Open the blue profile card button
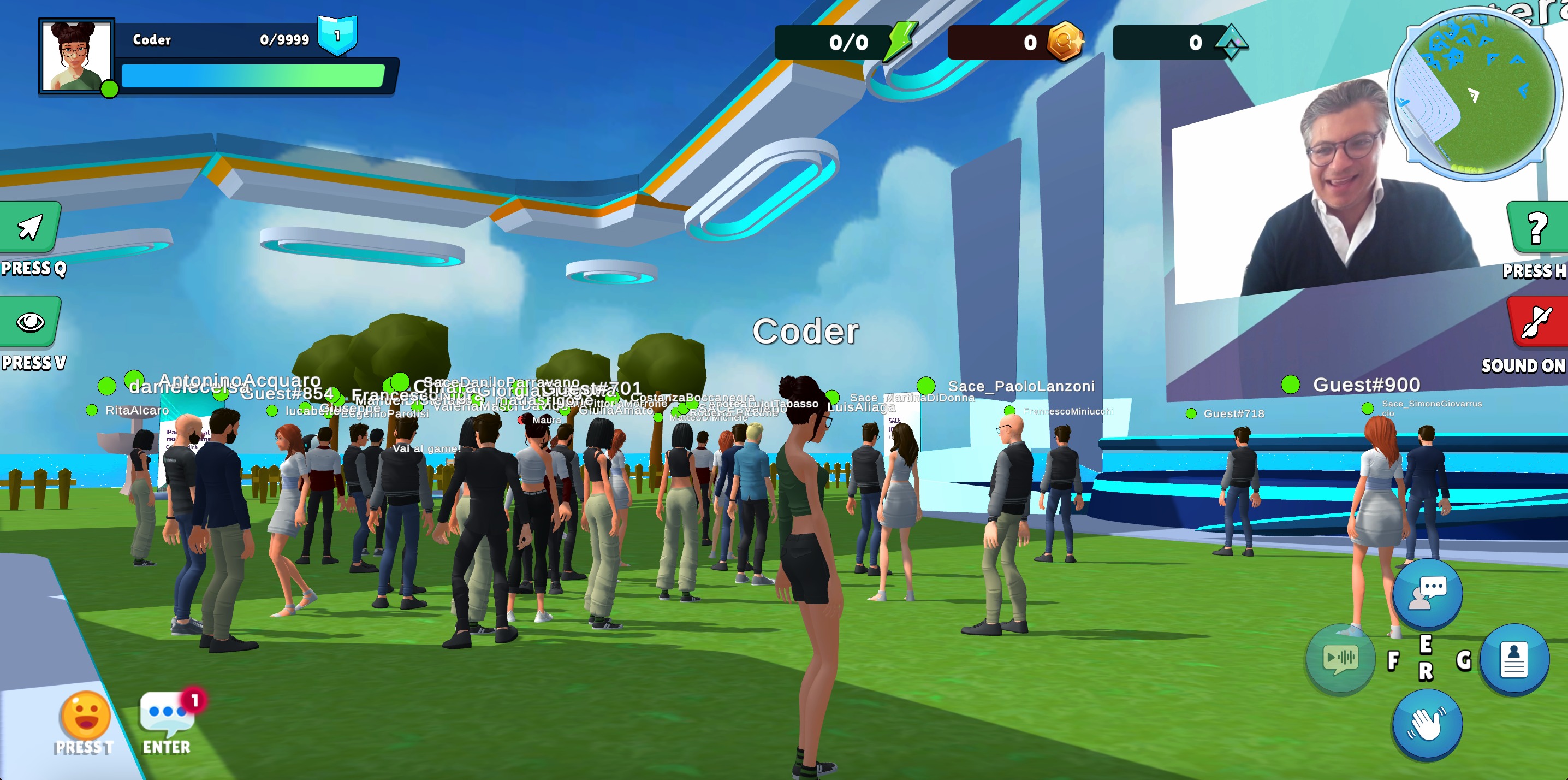 (x=1514, y=659)
